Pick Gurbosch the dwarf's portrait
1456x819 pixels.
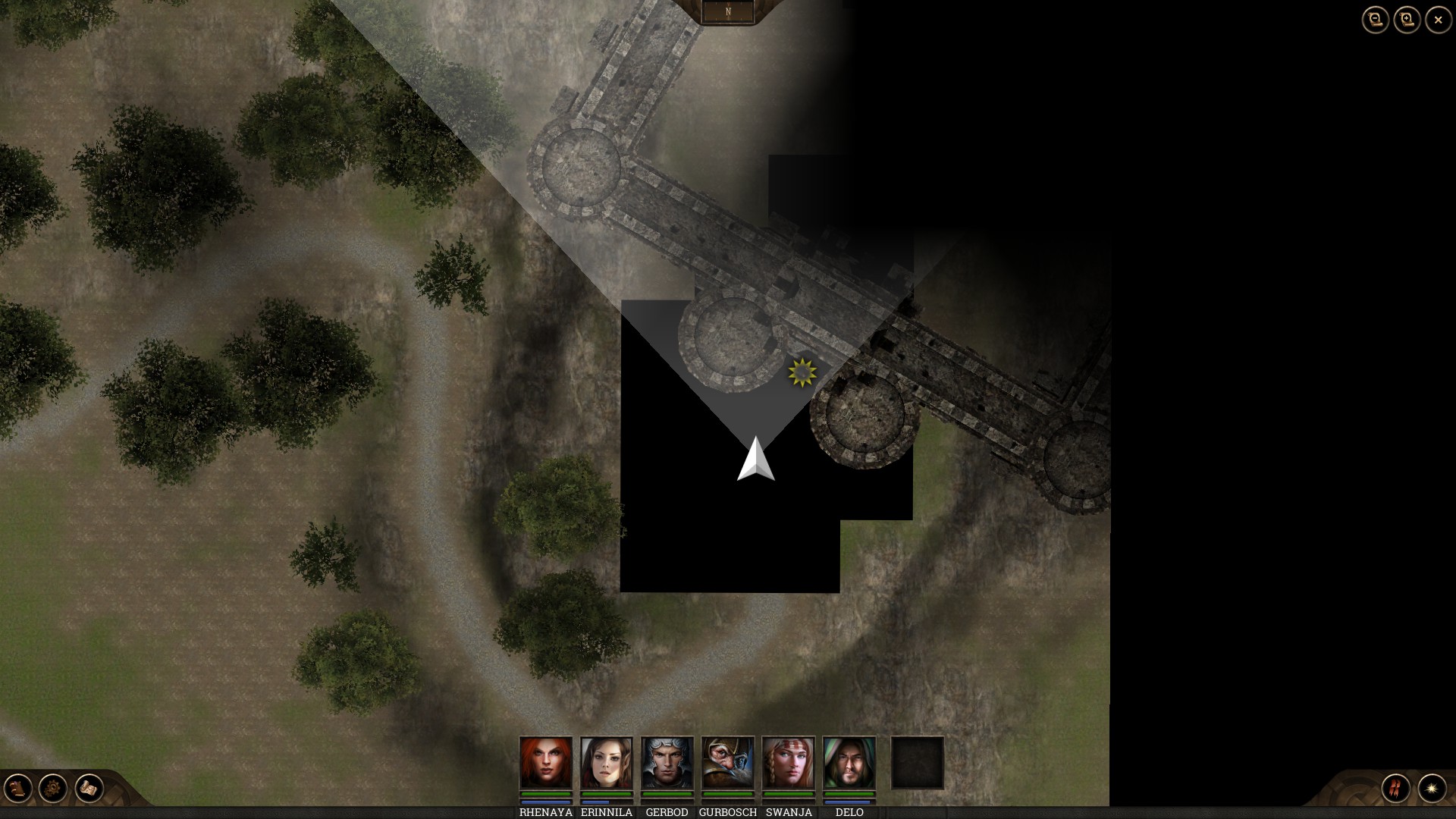pos(728,763)
